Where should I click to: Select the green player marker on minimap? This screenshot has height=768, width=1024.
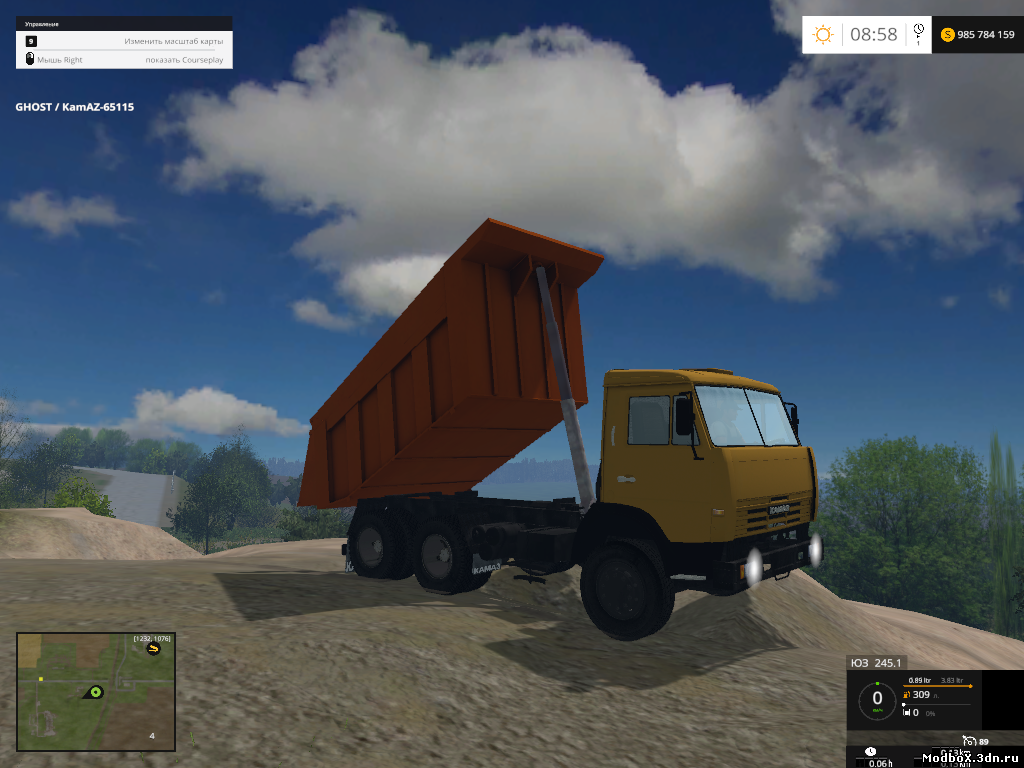click(x=96, y=691)
